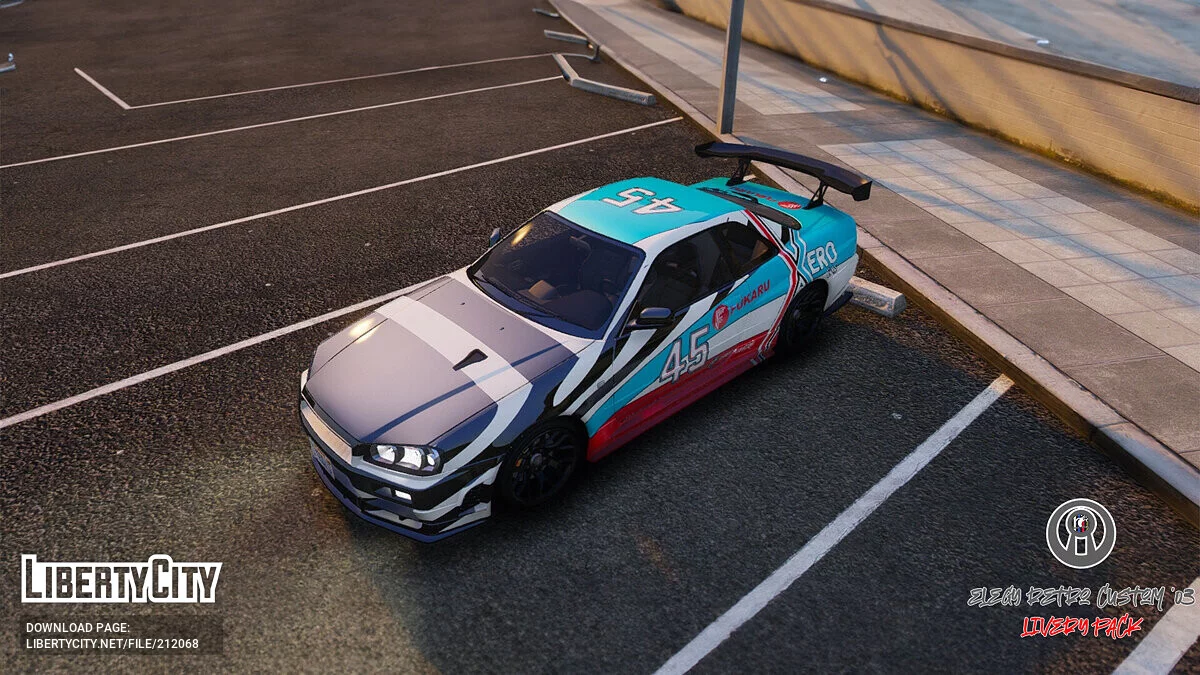Image resolution: width=1200 pixels, height=675 pixels.
Task: Open the LibertyCity.net download page link
Action: coord(112,643)
